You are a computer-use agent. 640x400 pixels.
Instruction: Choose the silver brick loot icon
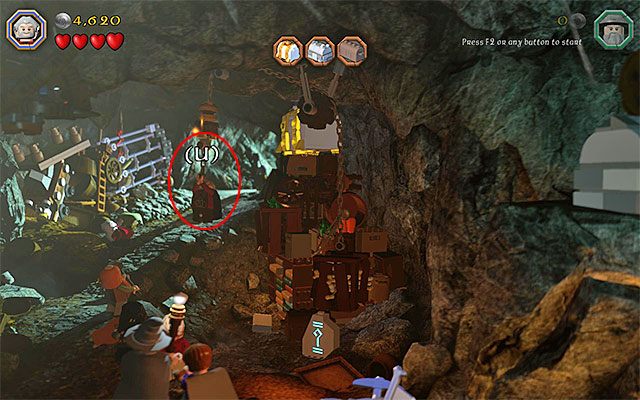coord(320,50)
